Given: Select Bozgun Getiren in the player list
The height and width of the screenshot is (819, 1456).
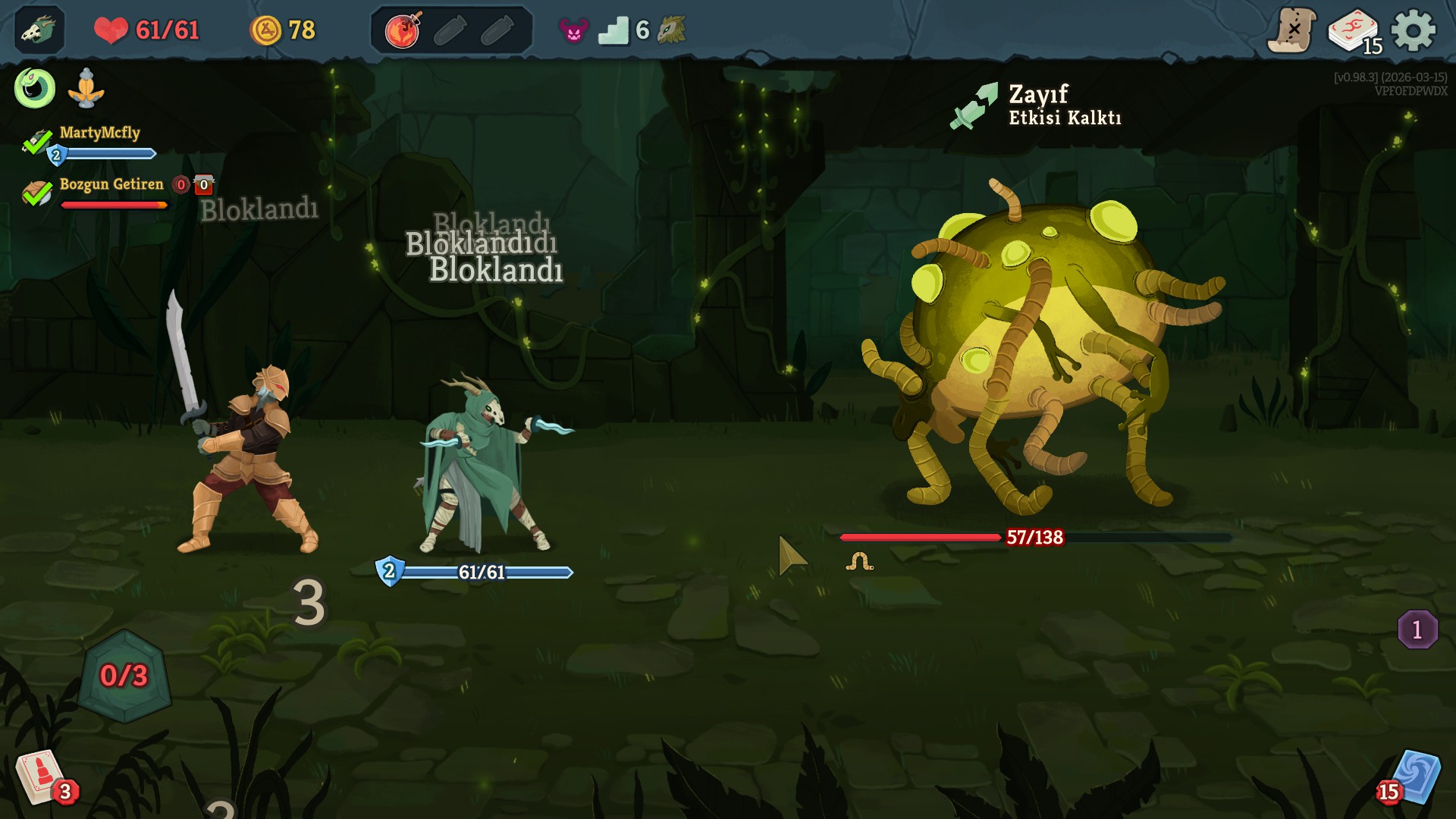Looking at the screenshot, I should tap(111, 184).
